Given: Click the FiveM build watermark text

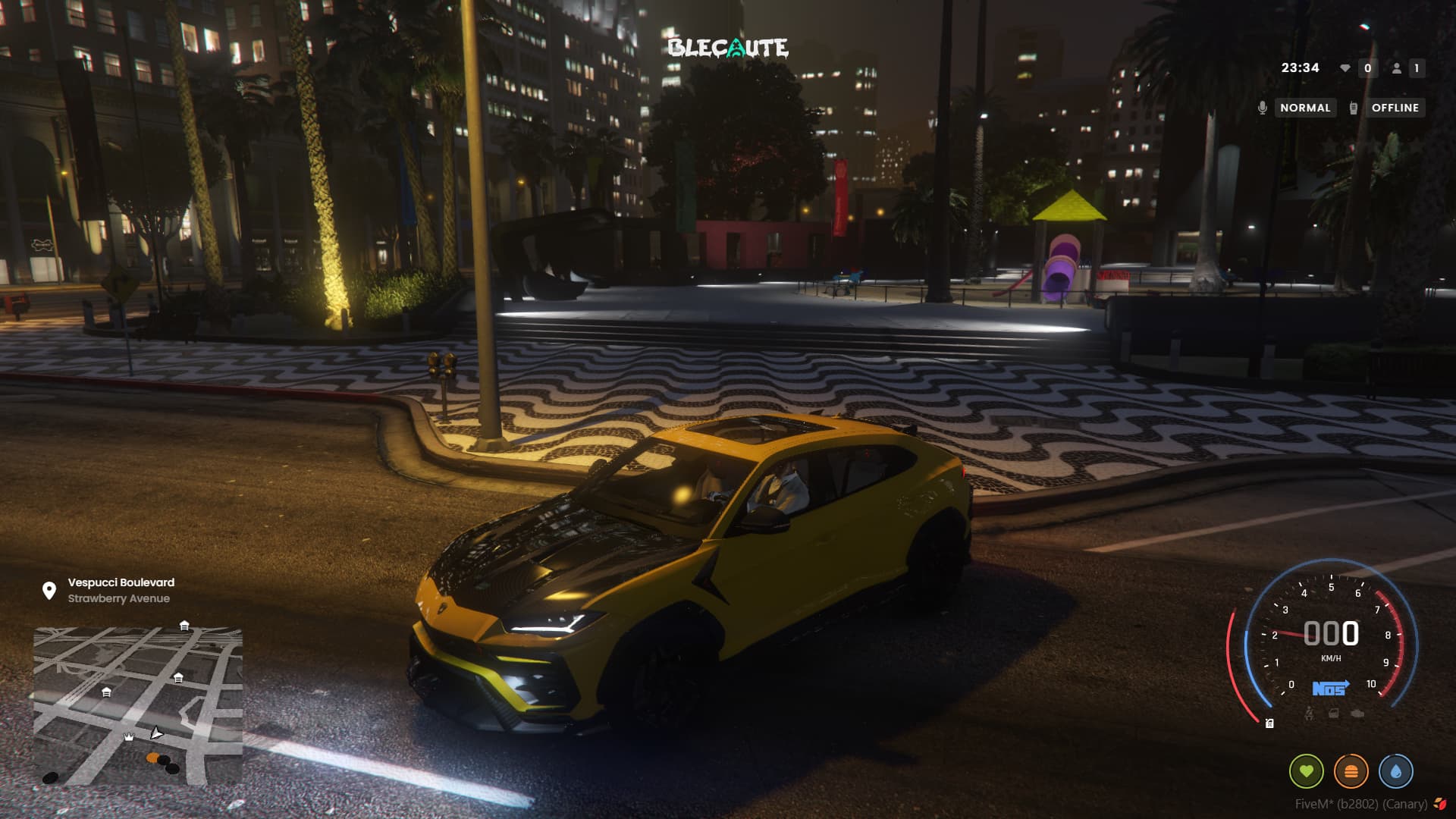Looking at the screenshot, I should [x=1360, y=805].
